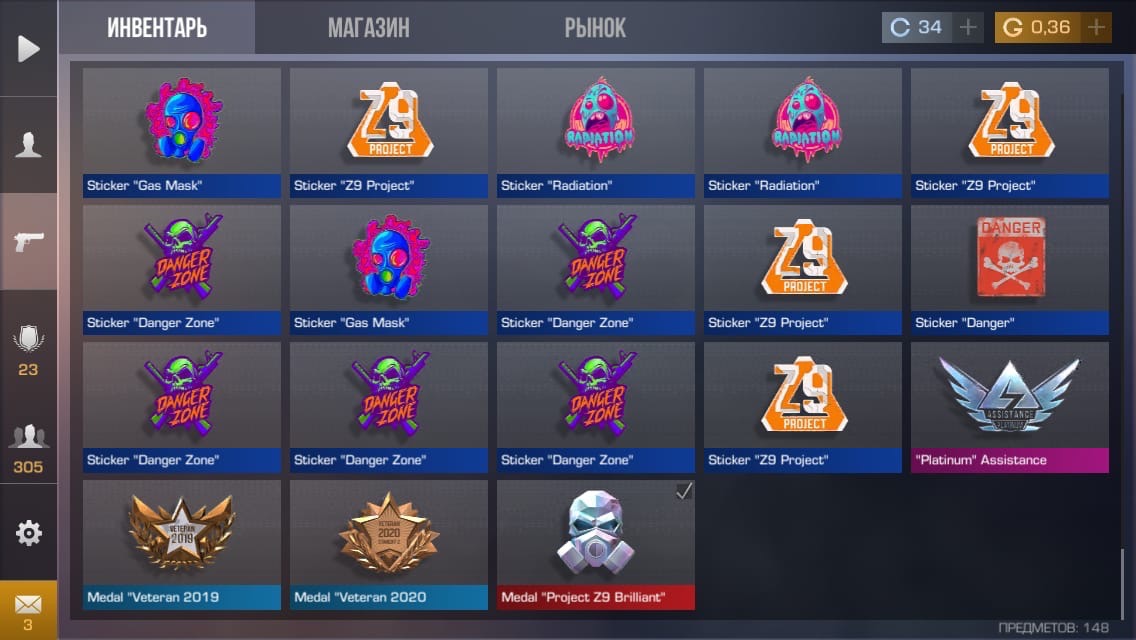Choose the "Platinum" Assistance item

pos(1009,405)
